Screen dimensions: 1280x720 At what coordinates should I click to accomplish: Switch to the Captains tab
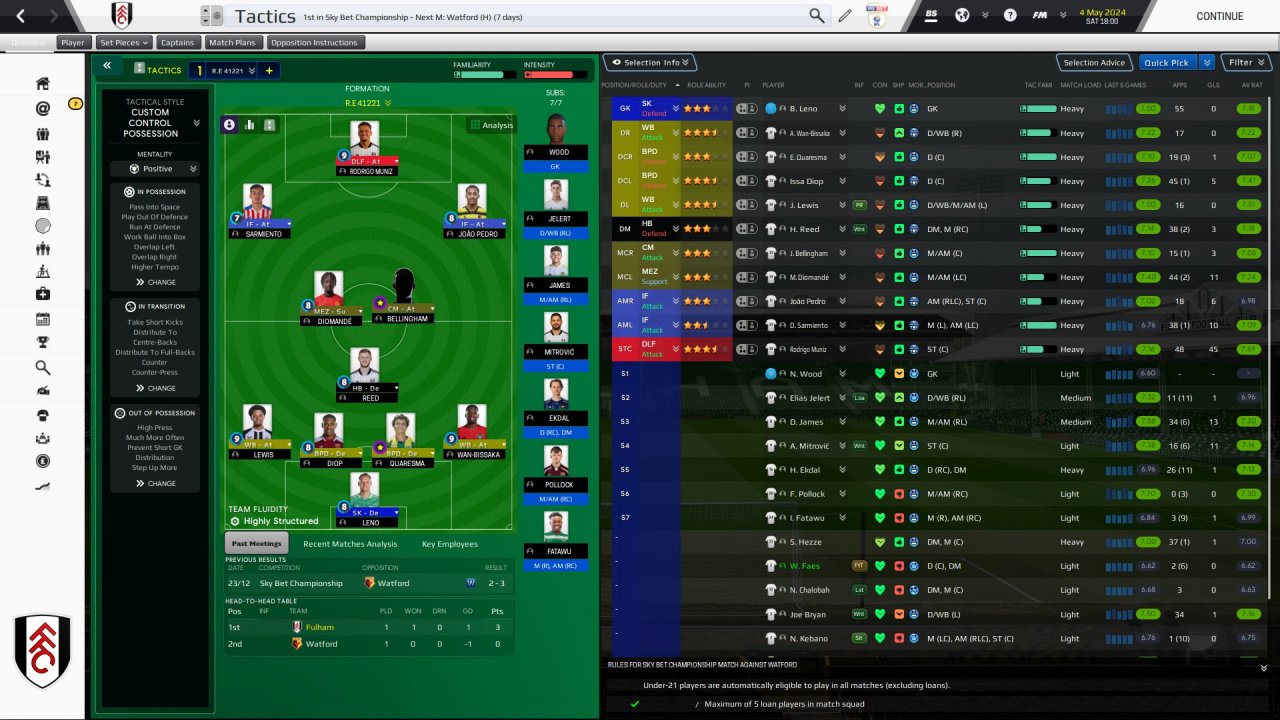pyautogui.click(x=178, y=43)
